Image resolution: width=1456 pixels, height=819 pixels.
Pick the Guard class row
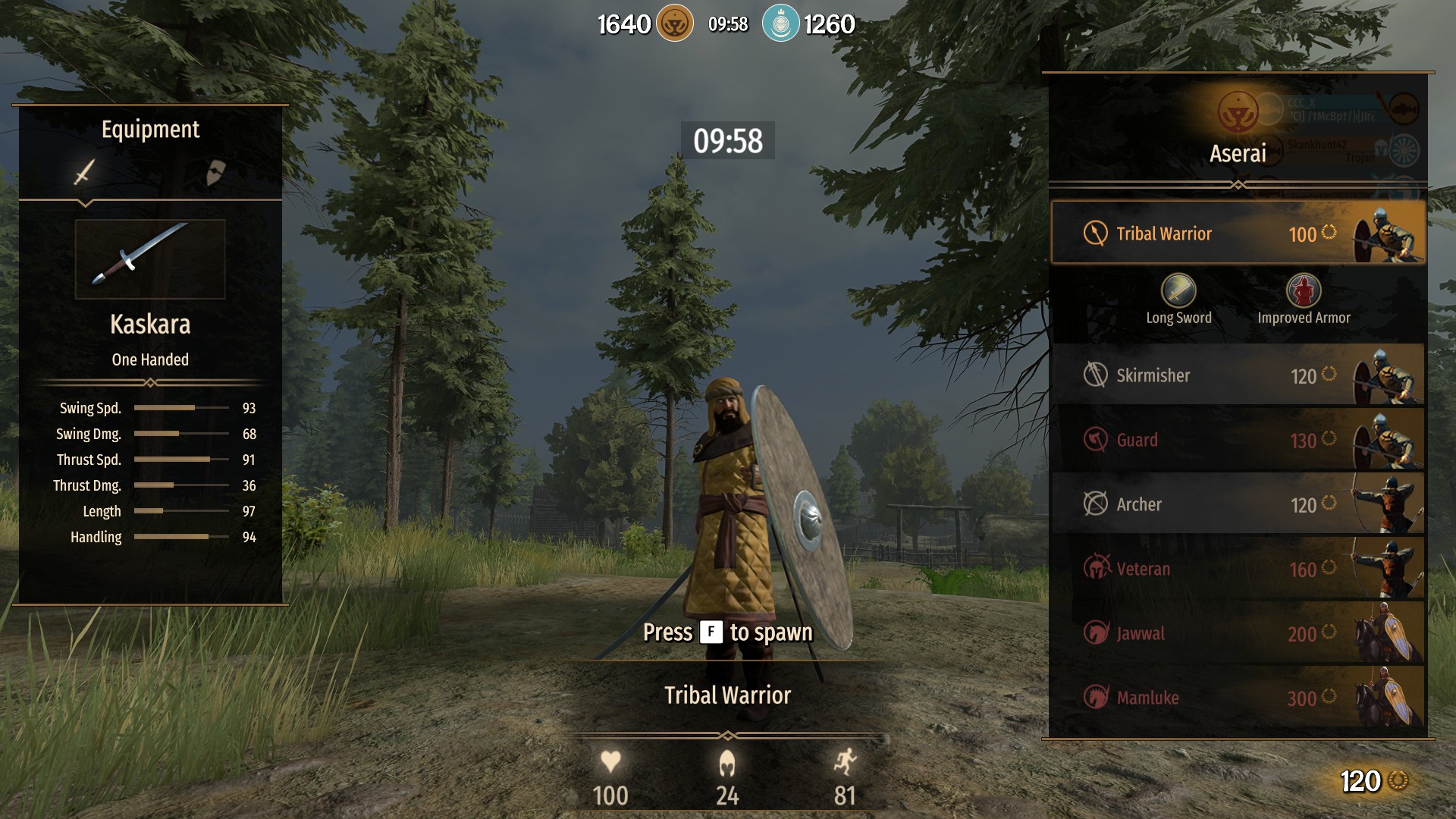pos(1238,440)
